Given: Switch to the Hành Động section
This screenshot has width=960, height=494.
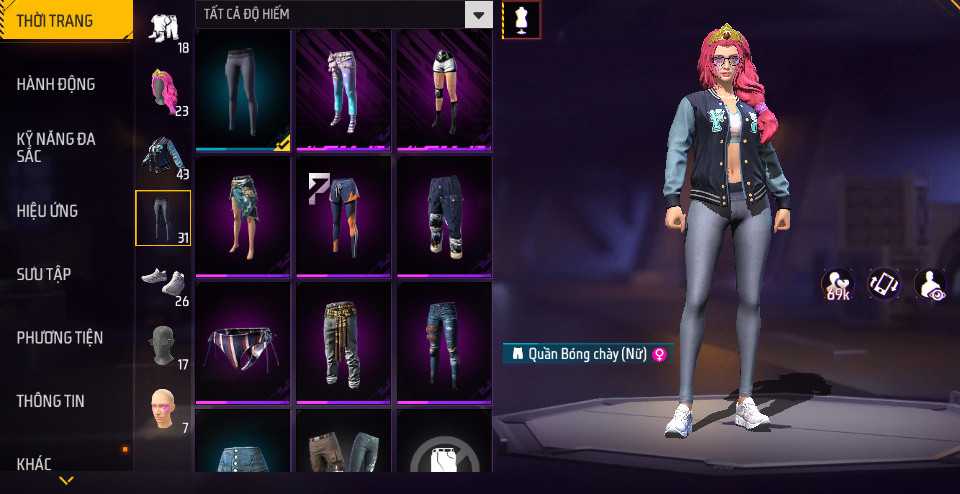Looking at the screenshot, I should pos(56,84).
